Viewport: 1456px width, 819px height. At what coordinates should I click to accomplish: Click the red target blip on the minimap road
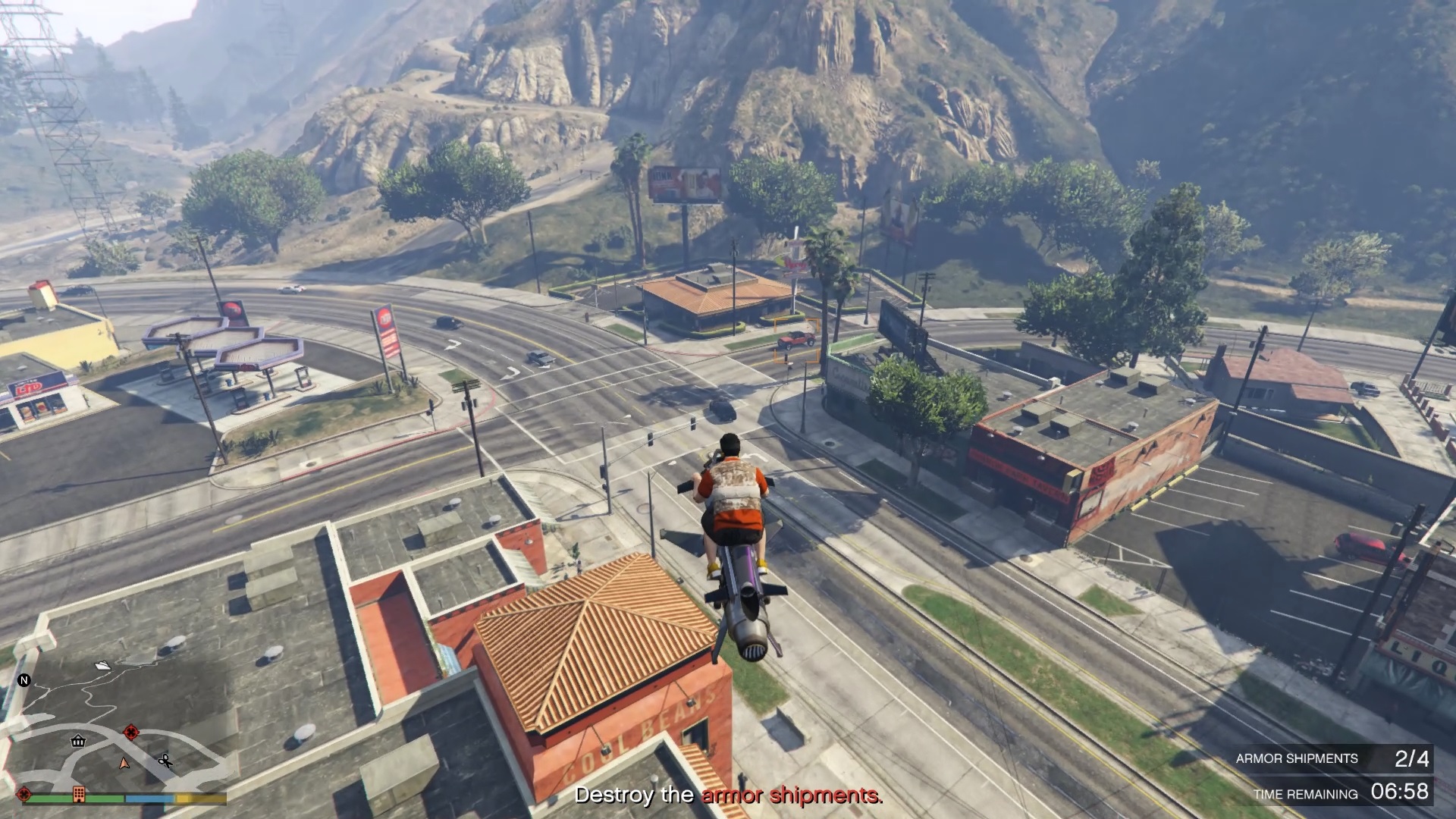[131, 731]
